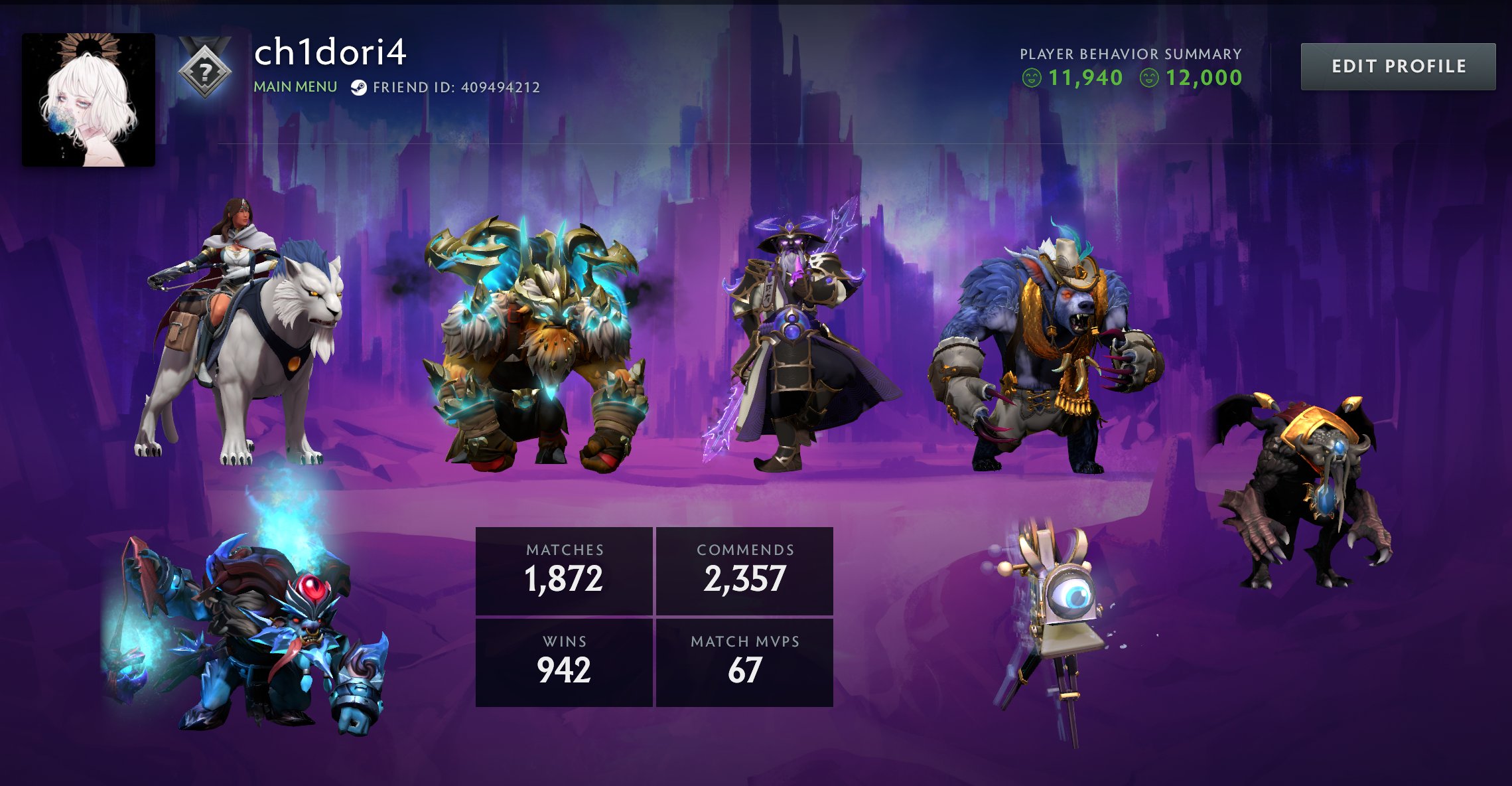This screenshot has height=786, width=1512.
Task: Click Friend ID 409494212
Action: tap(457, 85)
